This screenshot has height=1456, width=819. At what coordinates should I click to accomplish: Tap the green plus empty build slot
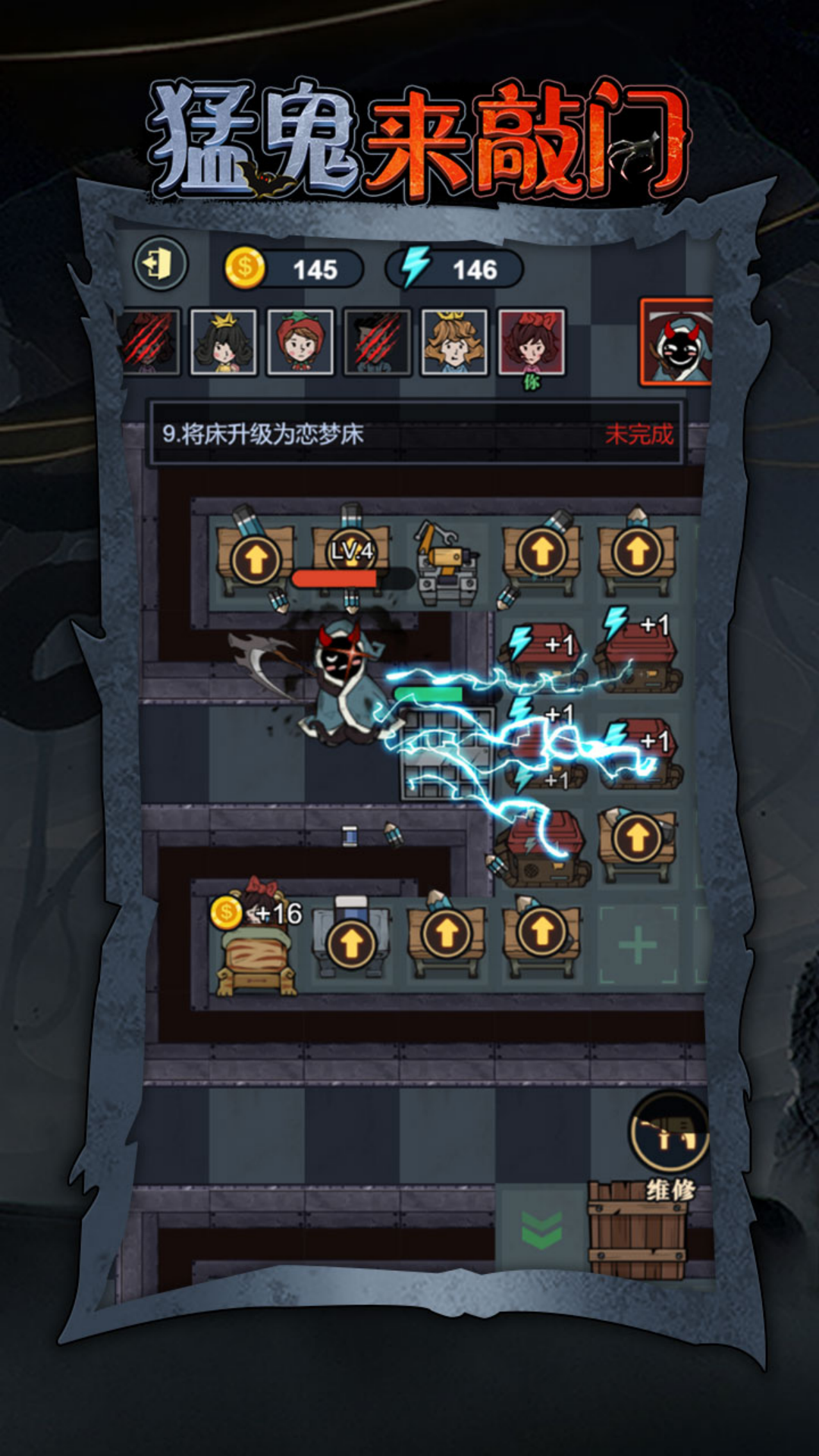638,945
